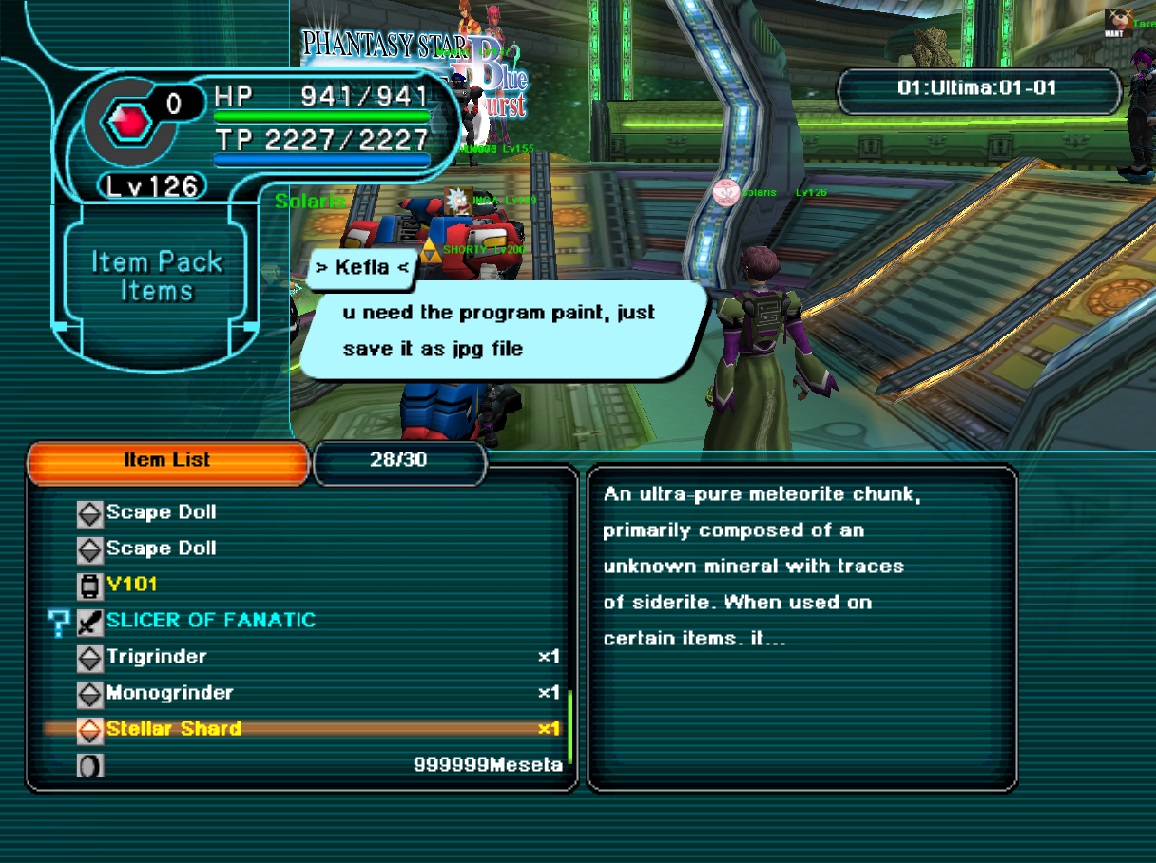Click the item list's green scrollbar

(569, 725)
